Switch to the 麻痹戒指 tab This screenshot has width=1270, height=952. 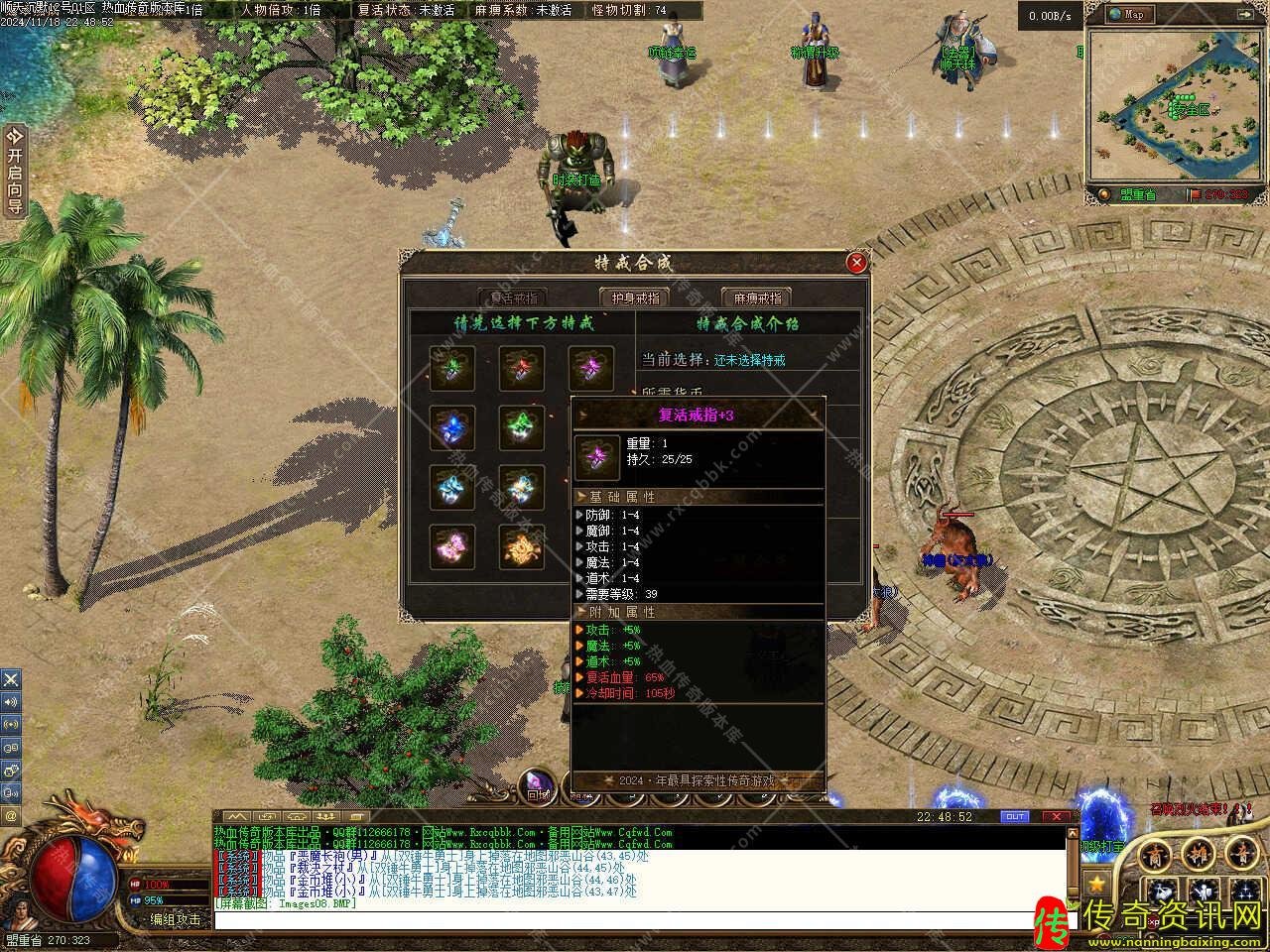756,297
